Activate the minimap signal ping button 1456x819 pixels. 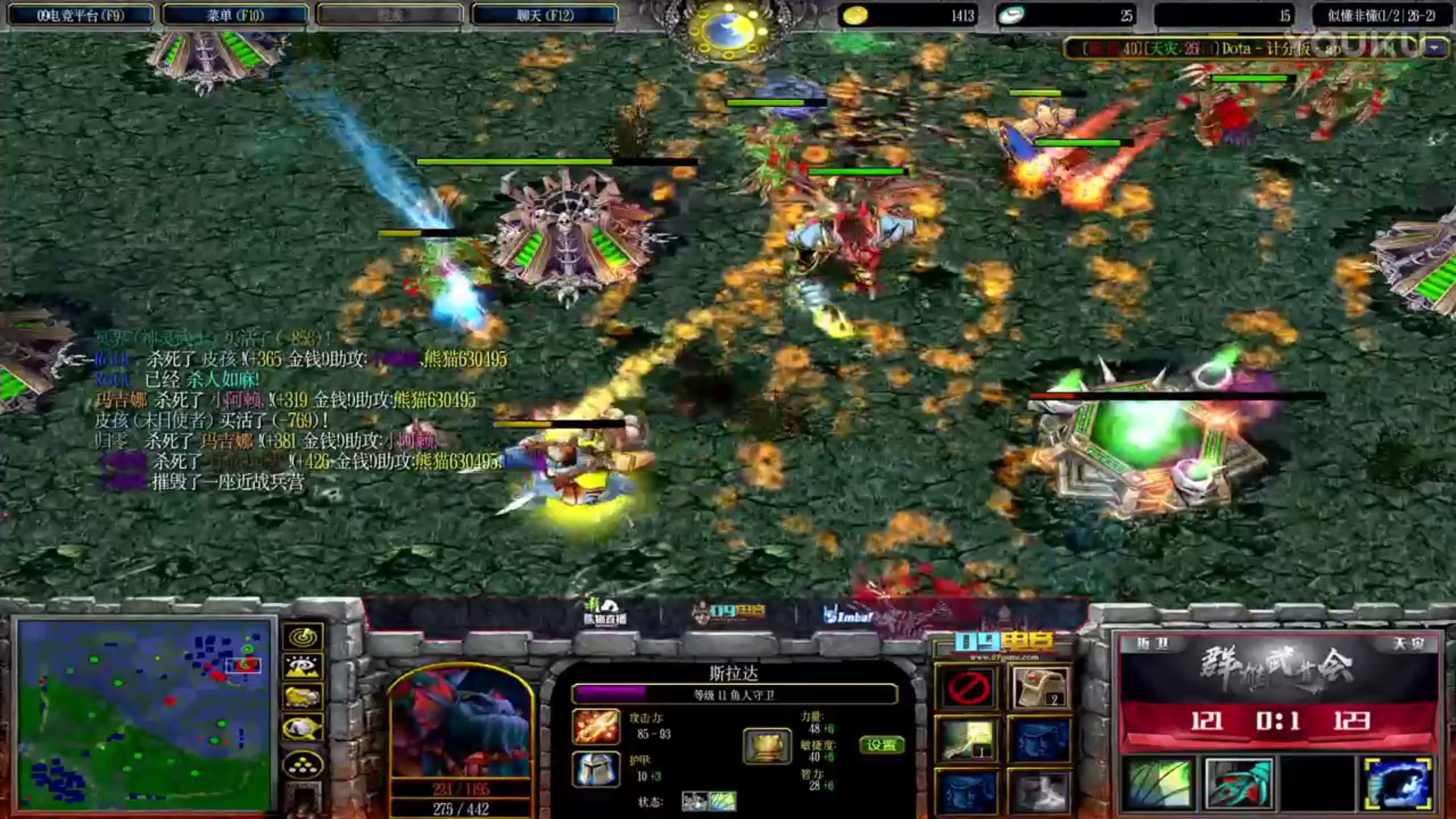tap(303, 637)
